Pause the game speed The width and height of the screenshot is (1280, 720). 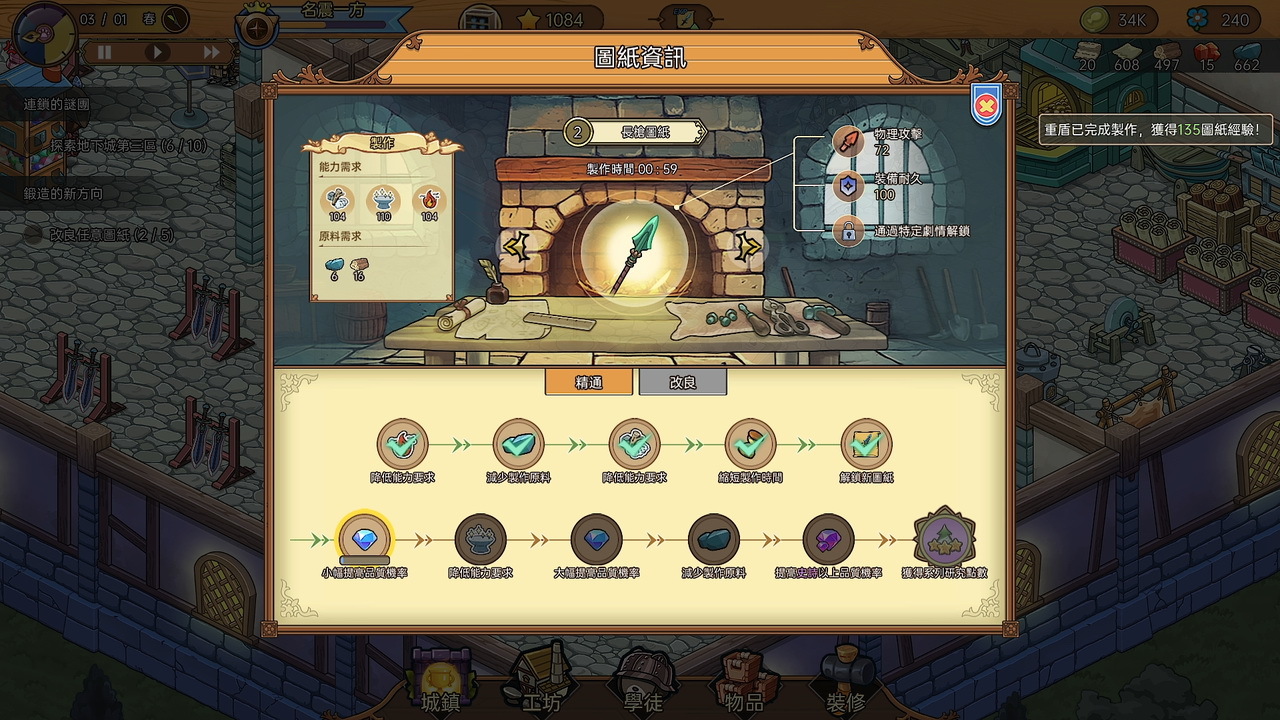coord(103,52)
